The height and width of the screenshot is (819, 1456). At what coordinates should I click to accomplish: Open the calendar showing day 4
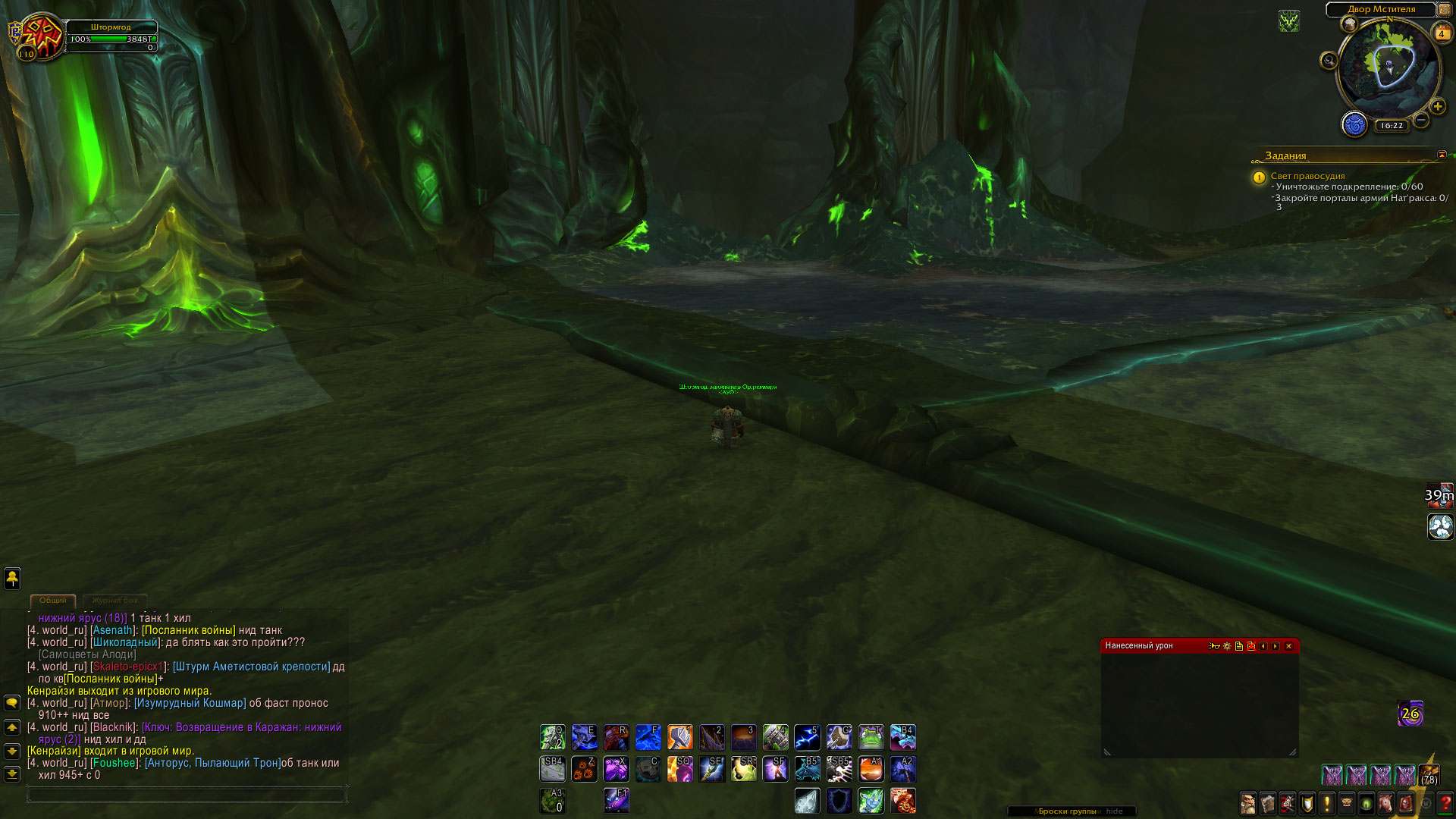(x=1441, y=33)
